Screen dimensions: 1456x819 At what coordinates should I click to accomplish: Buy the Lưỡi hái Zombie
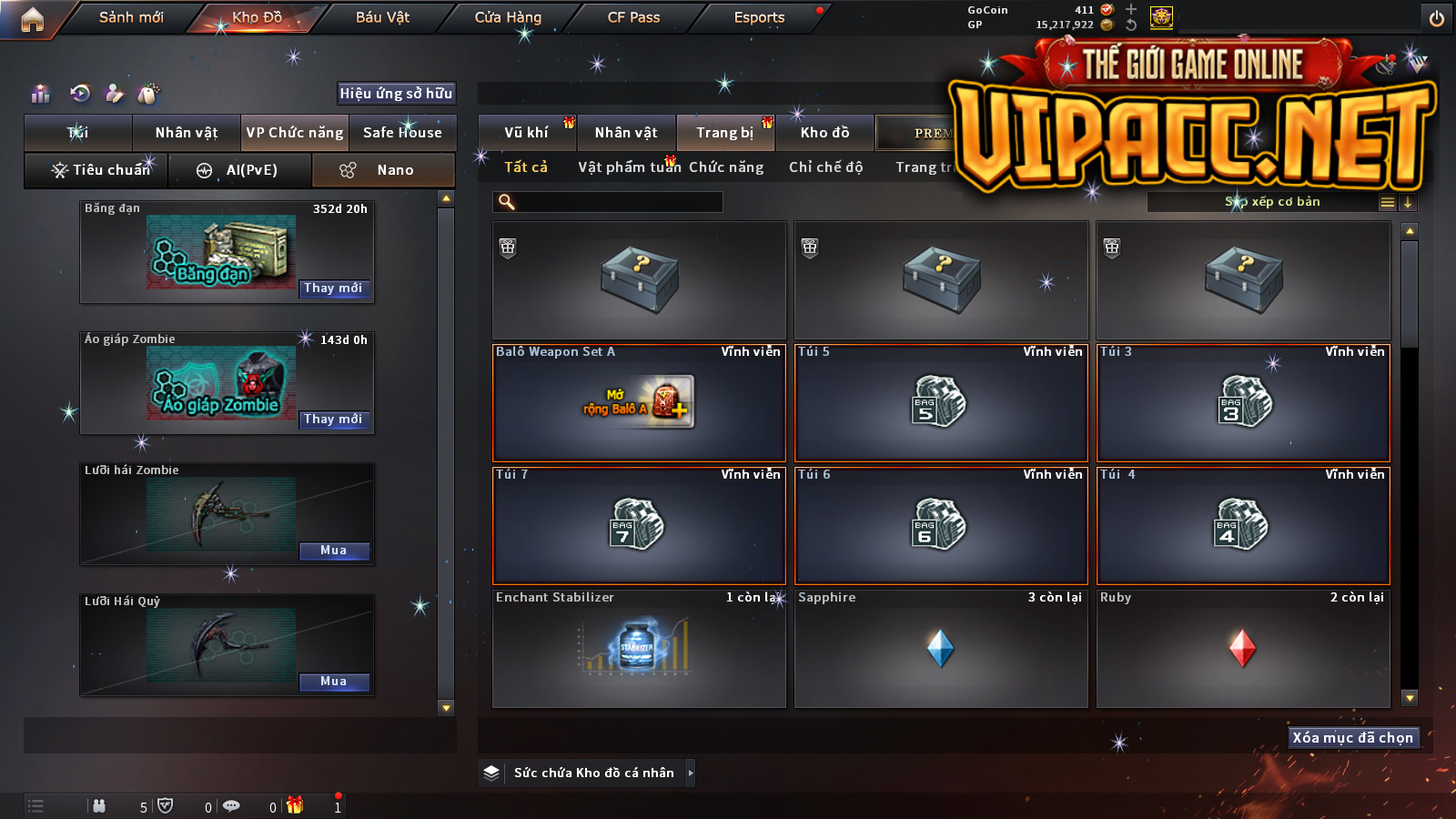coord(333,551)
